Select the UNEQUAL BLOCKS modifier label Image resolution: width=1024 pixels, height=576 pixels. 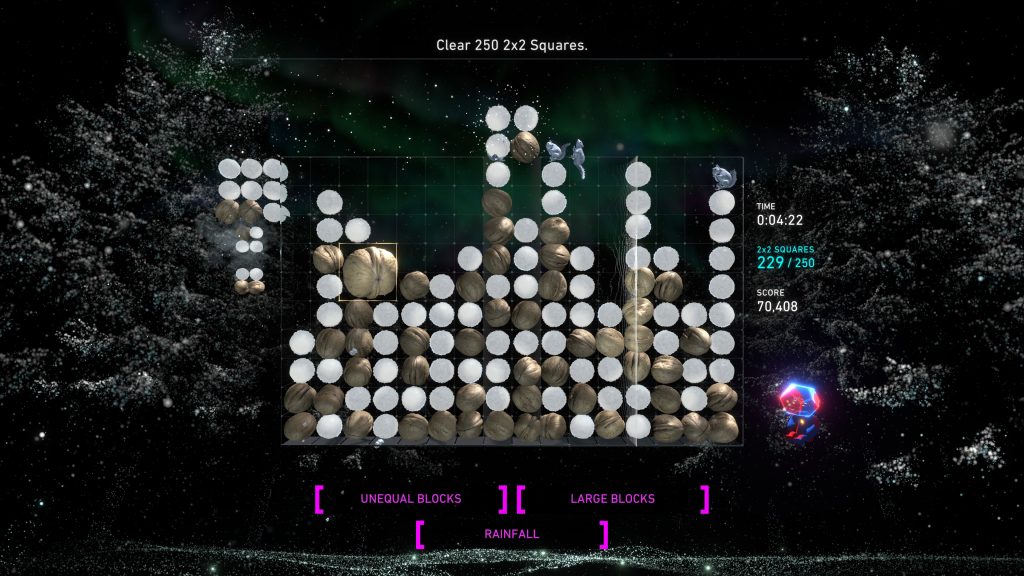coord(410,498)
